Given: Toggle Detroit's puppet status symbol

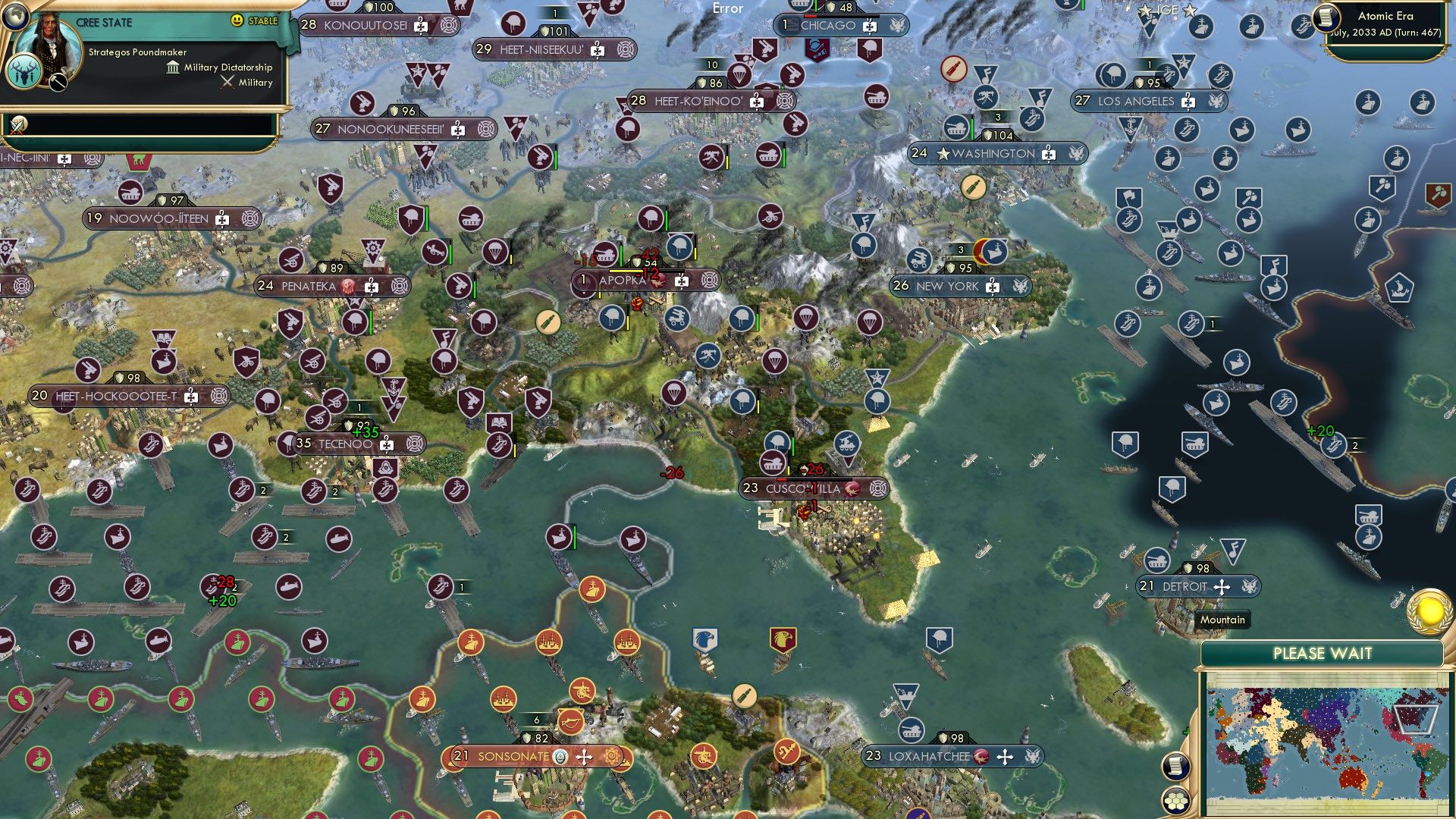Looking at the screenshot, I should tap(1222, 586).
